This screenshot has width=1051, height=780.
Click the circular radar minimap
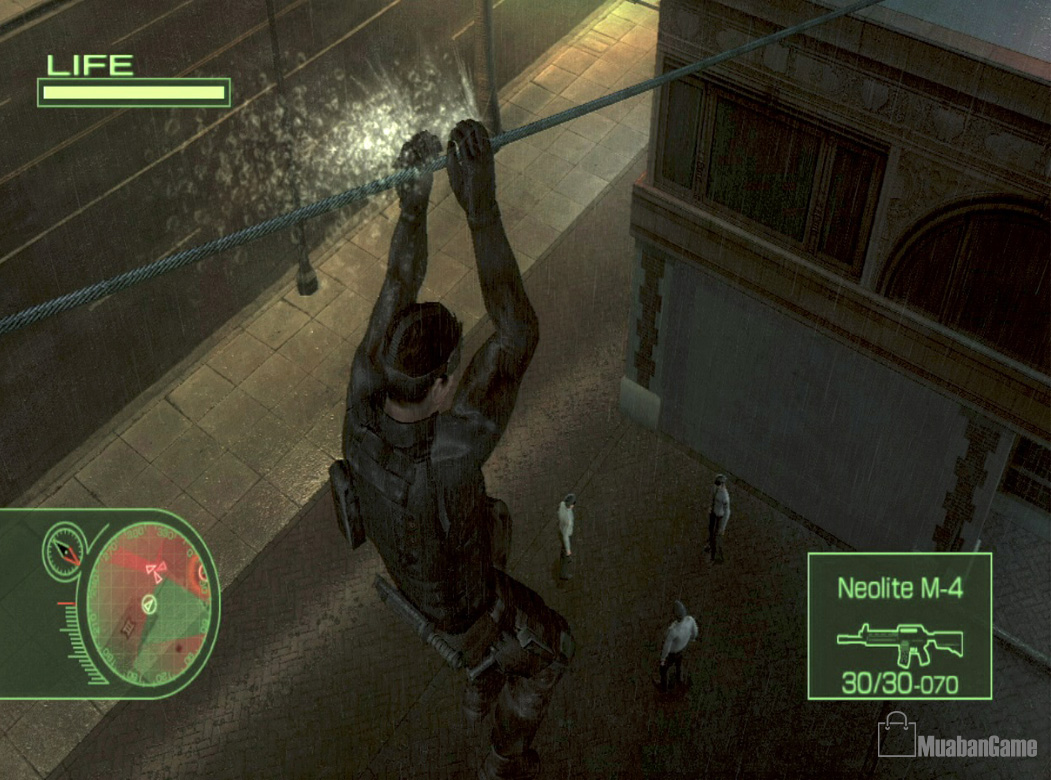tap(148, 604)
